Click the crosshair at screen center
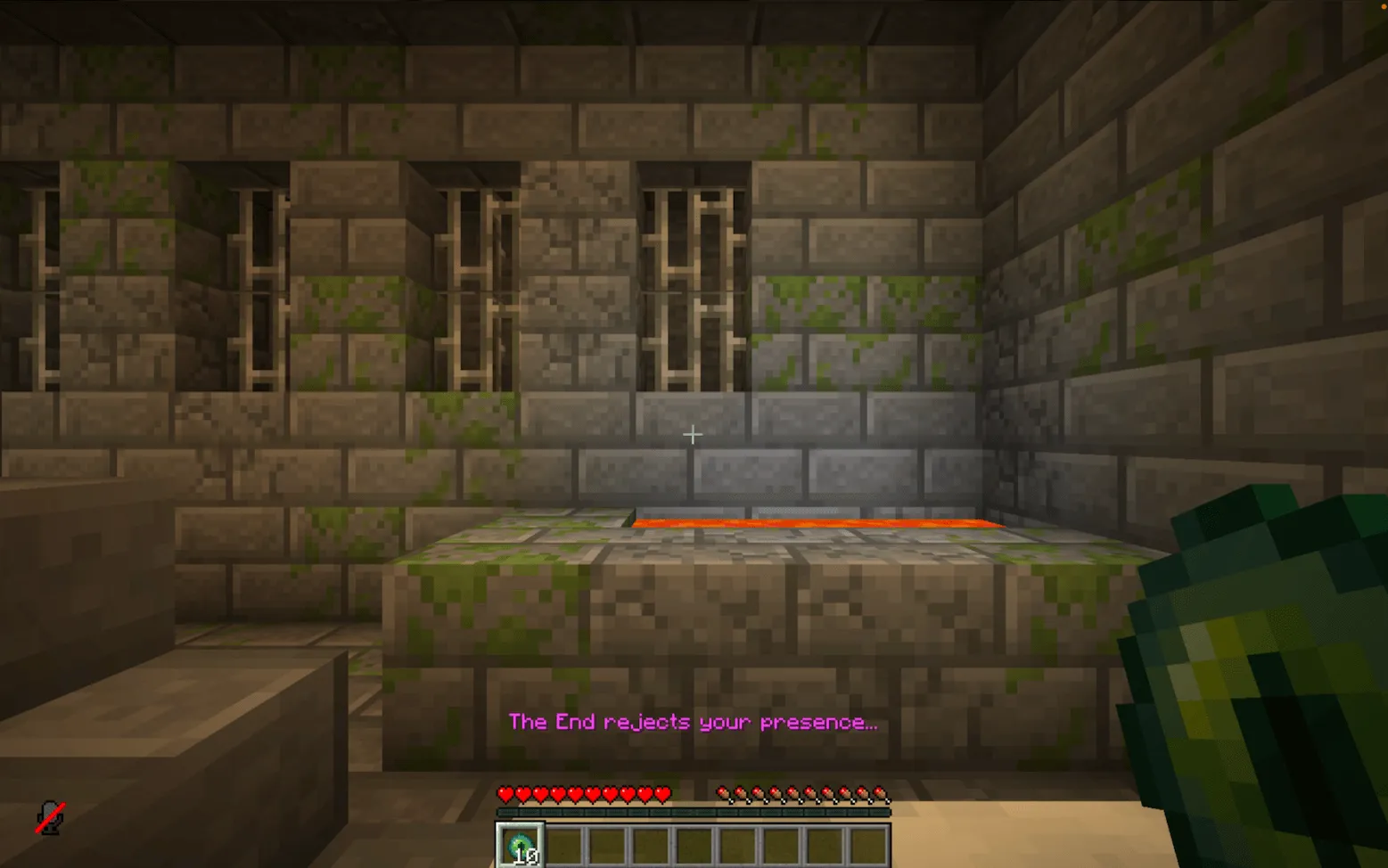Screen dimensions: 1388x868 [x=693, y=434]
